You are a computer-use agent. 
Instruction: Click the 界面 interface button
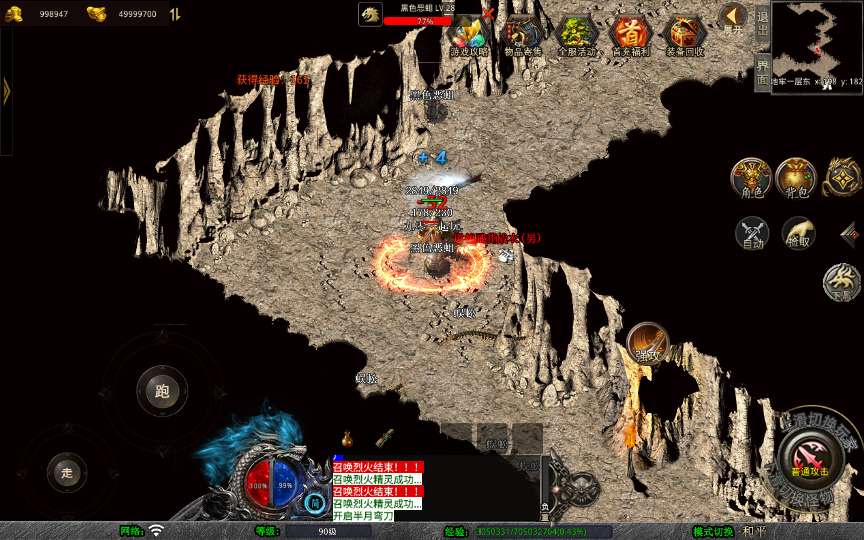click(762, 71)
